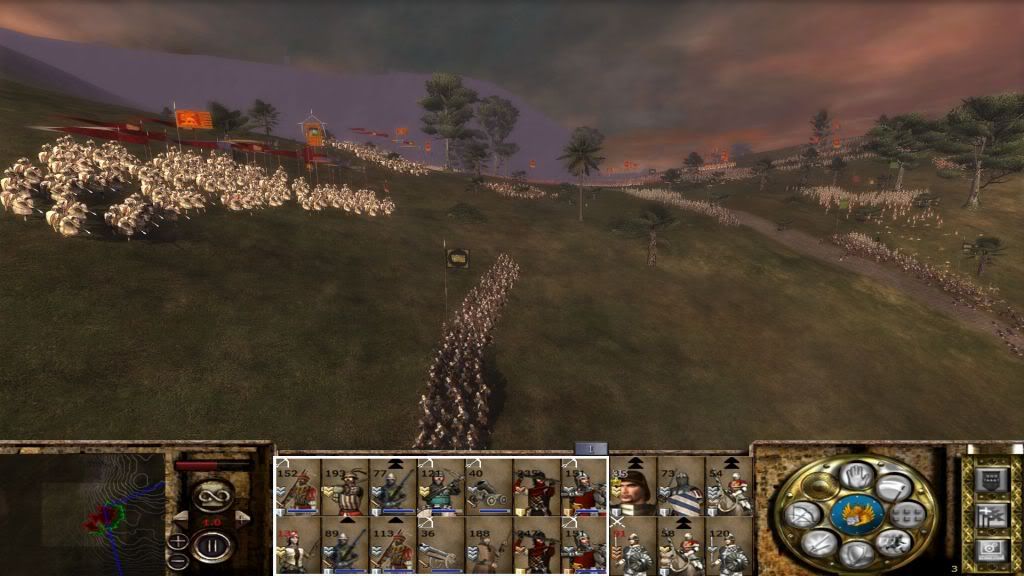This screenshot has height=576, width=1024.
Task: Zoom in the minimap with the plus button
Action: 177,541
